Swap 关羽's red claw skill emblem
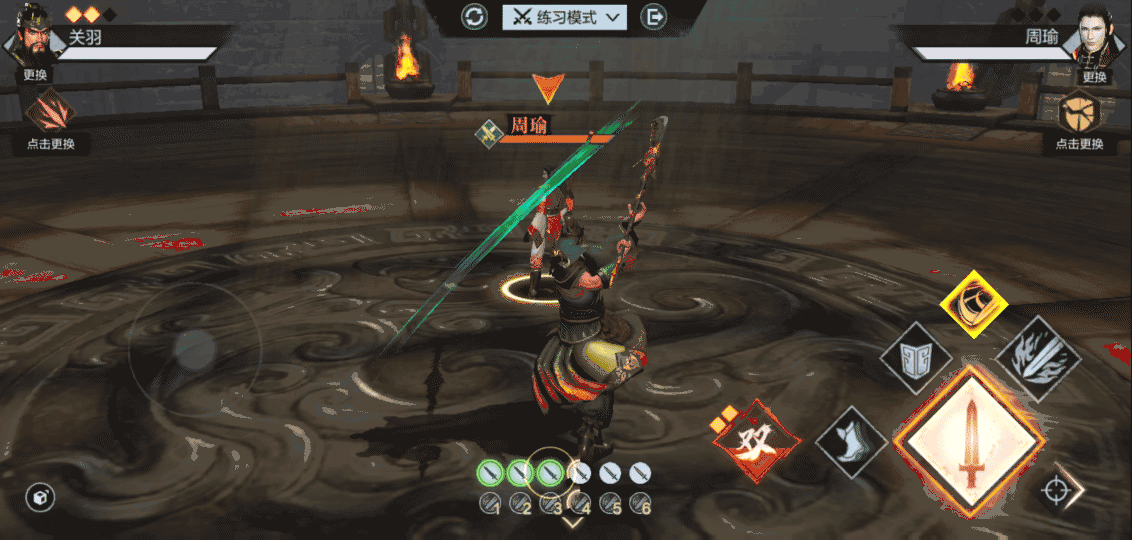Viewport: 1132px width, 540px height. [50, 111]
